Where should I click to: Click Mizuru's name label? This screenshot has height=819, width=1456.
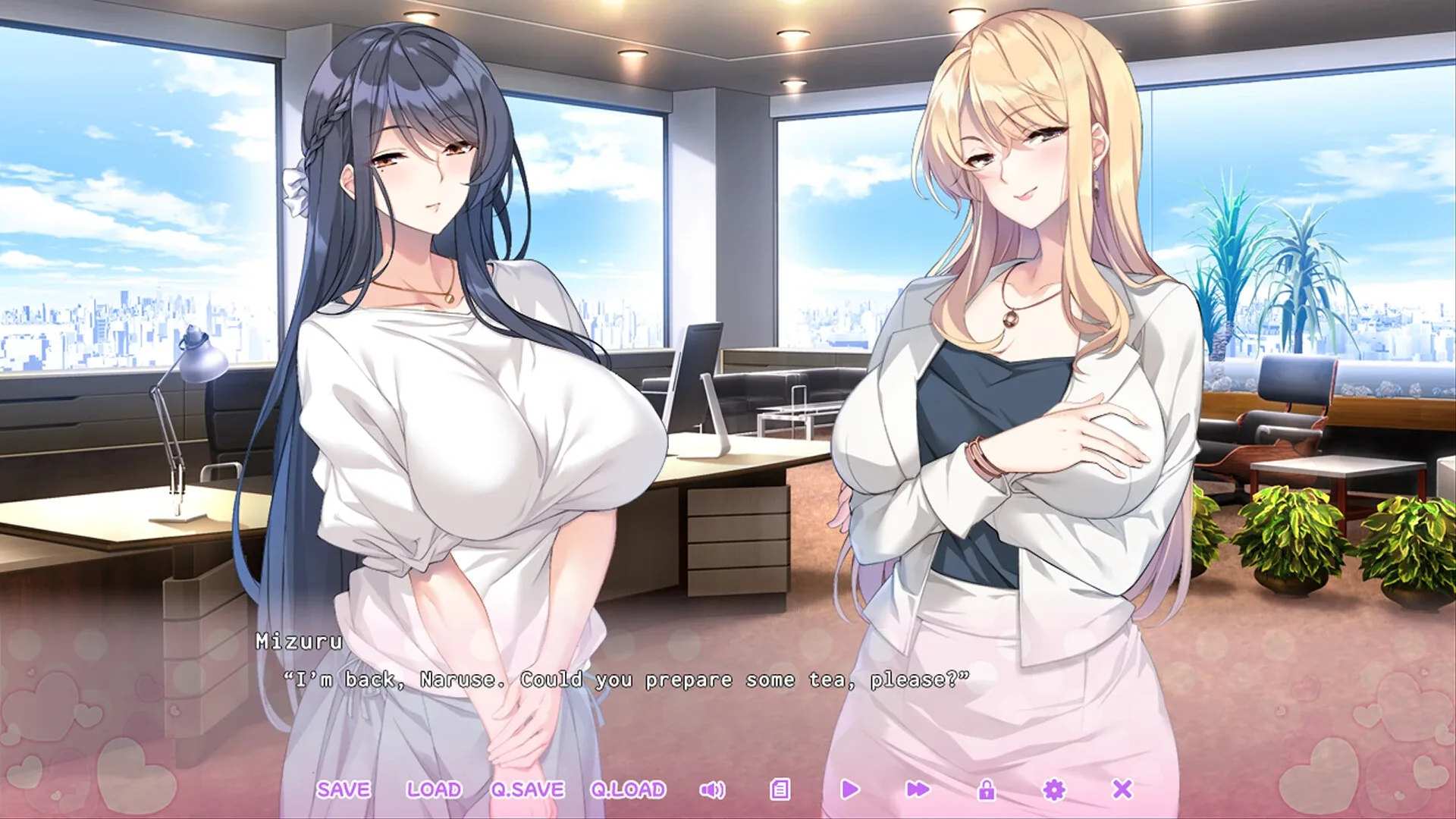(x=297, y=639)
